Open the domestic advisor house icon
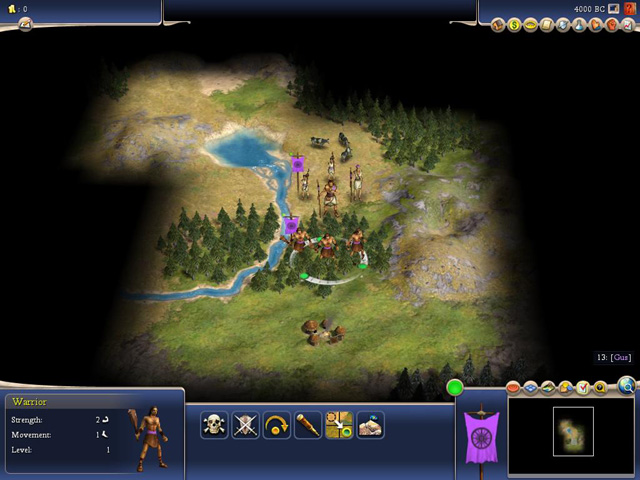The width and height of the screenshot is (640, 480). (x=498, y=24)
